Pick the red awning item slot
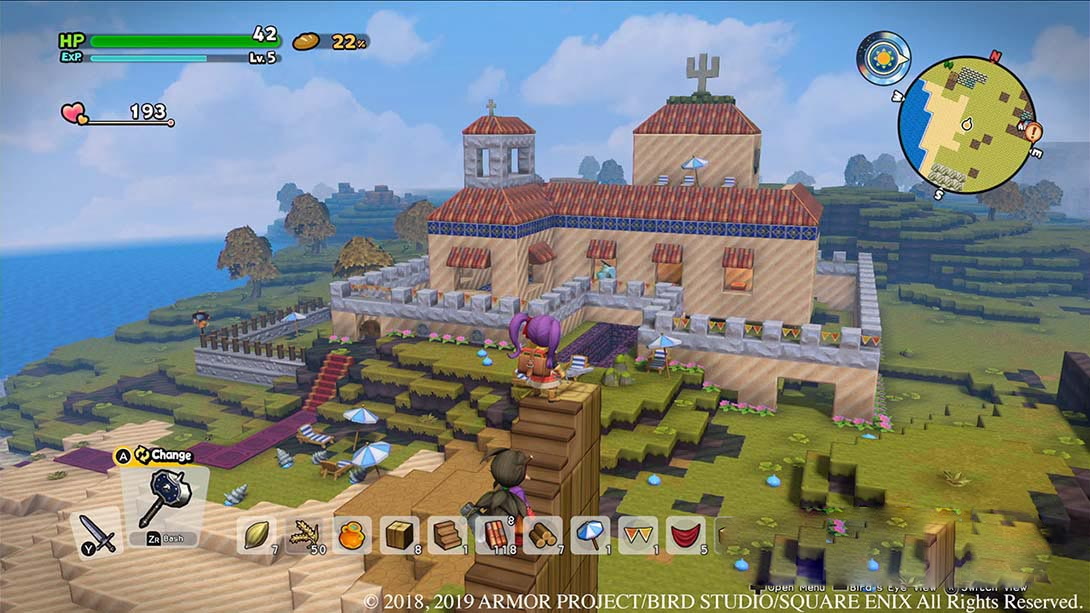The height and width of the screenshot is (613, 1090). pos(685,535)
